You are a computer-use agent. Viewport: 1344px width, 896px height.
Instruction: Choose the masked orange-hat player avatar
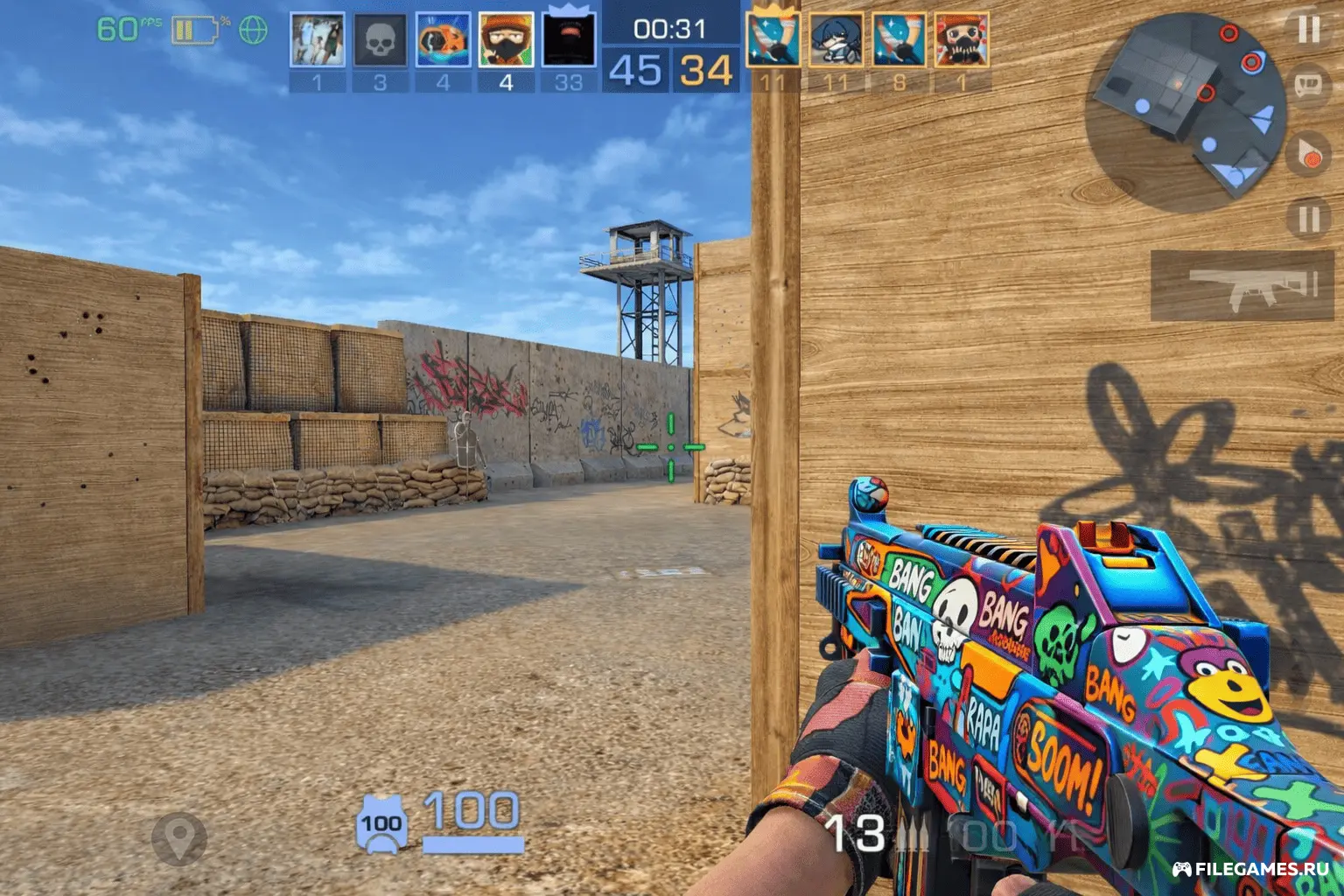click(506, 40)
